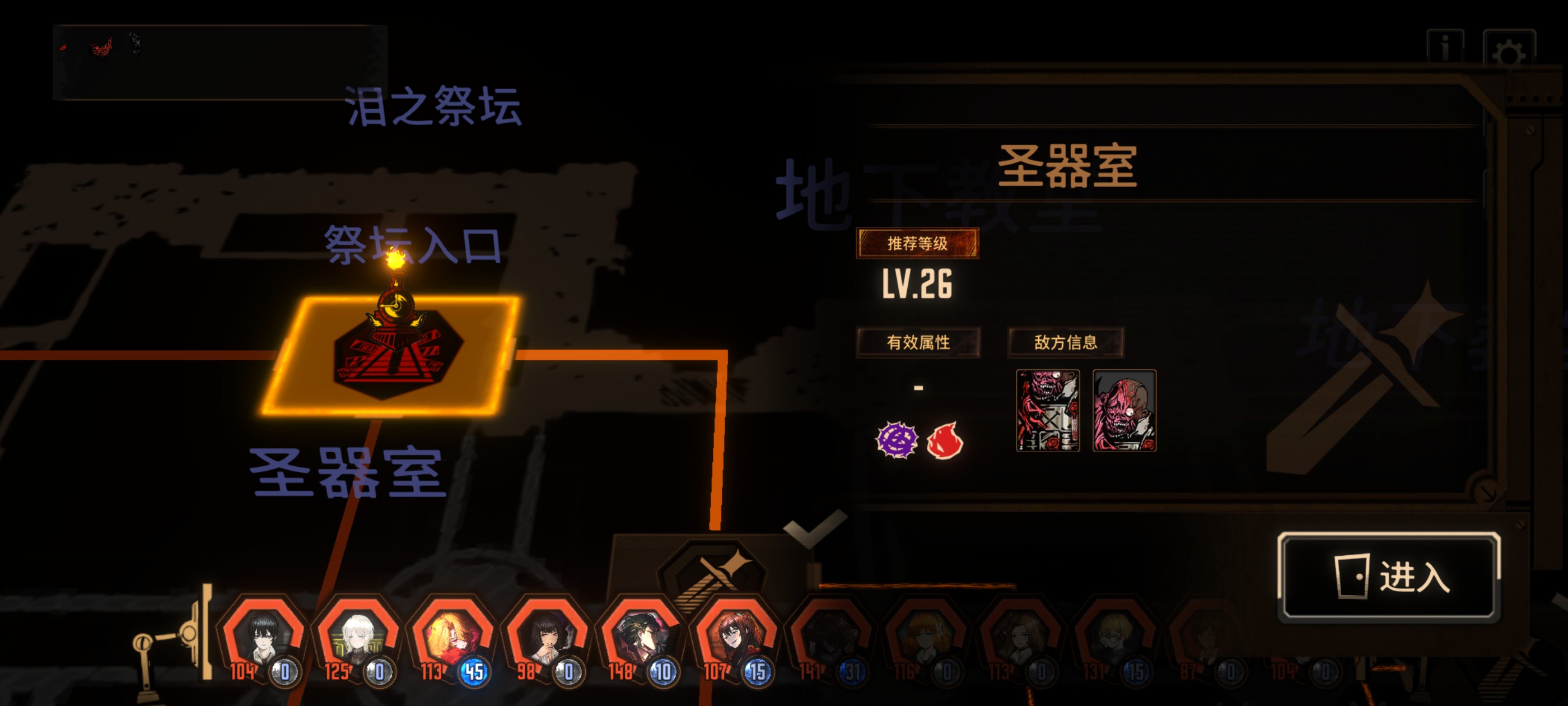Expand the 敌方信息 section
Screen dimensions: 1568x706
1066,342
